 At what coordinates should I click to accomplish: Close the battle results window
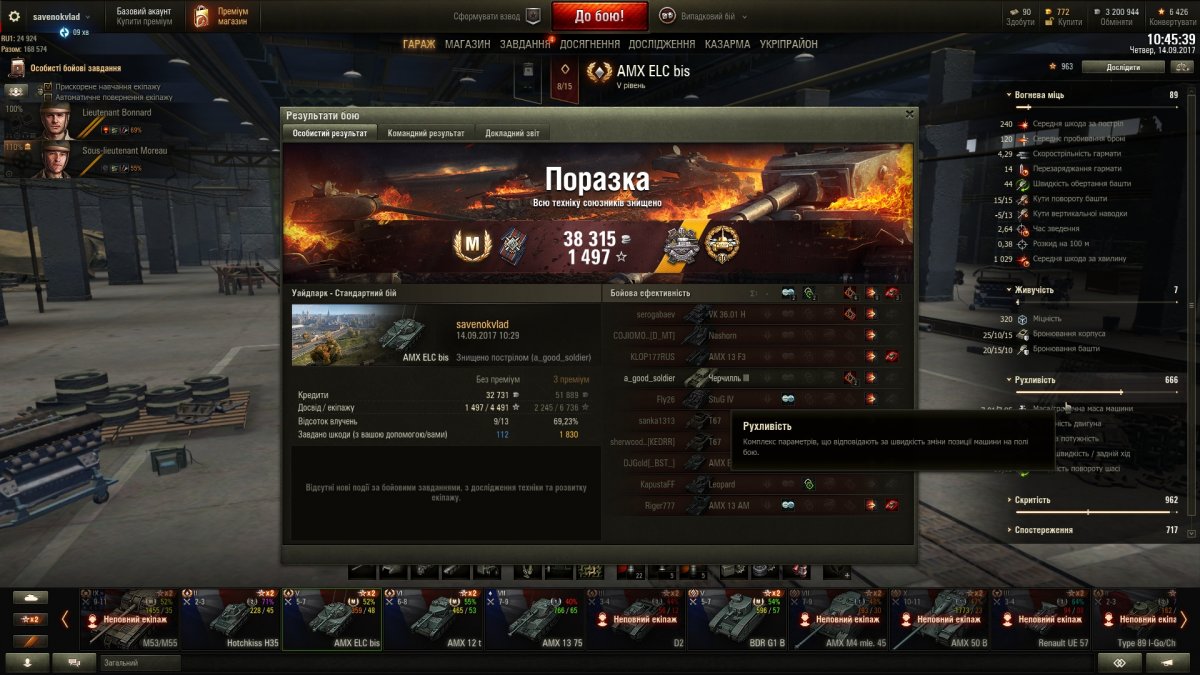pyautogui.click(x=908, y=114)
